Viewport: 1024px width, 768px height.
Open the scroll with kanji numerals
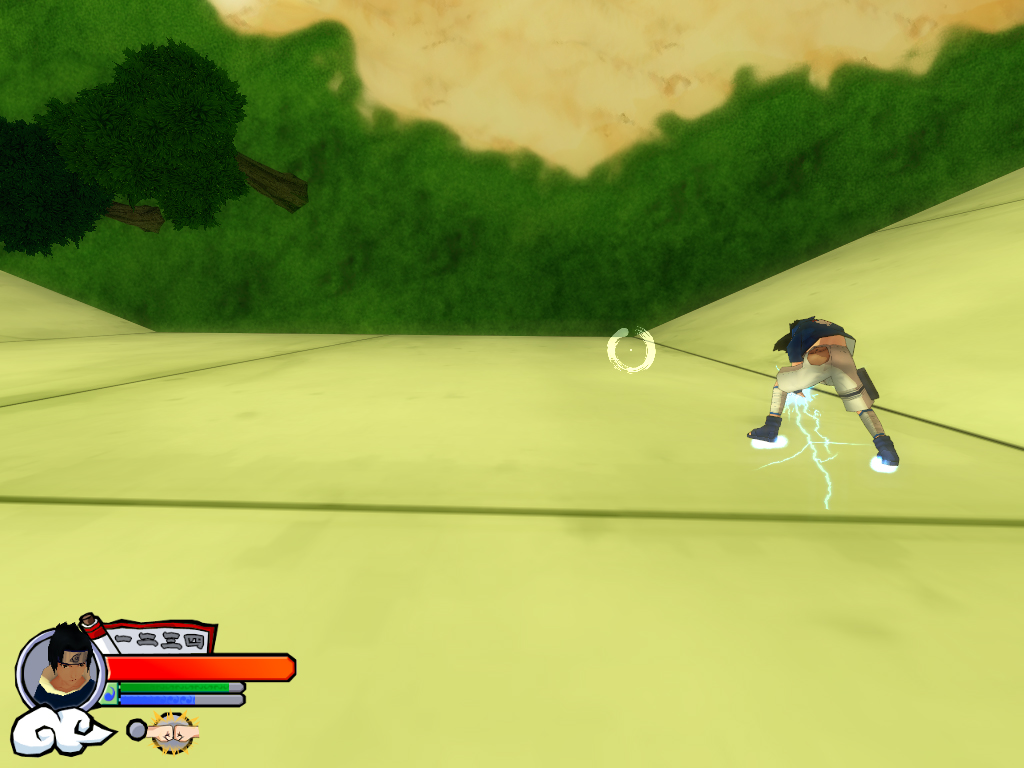[158, 638]
